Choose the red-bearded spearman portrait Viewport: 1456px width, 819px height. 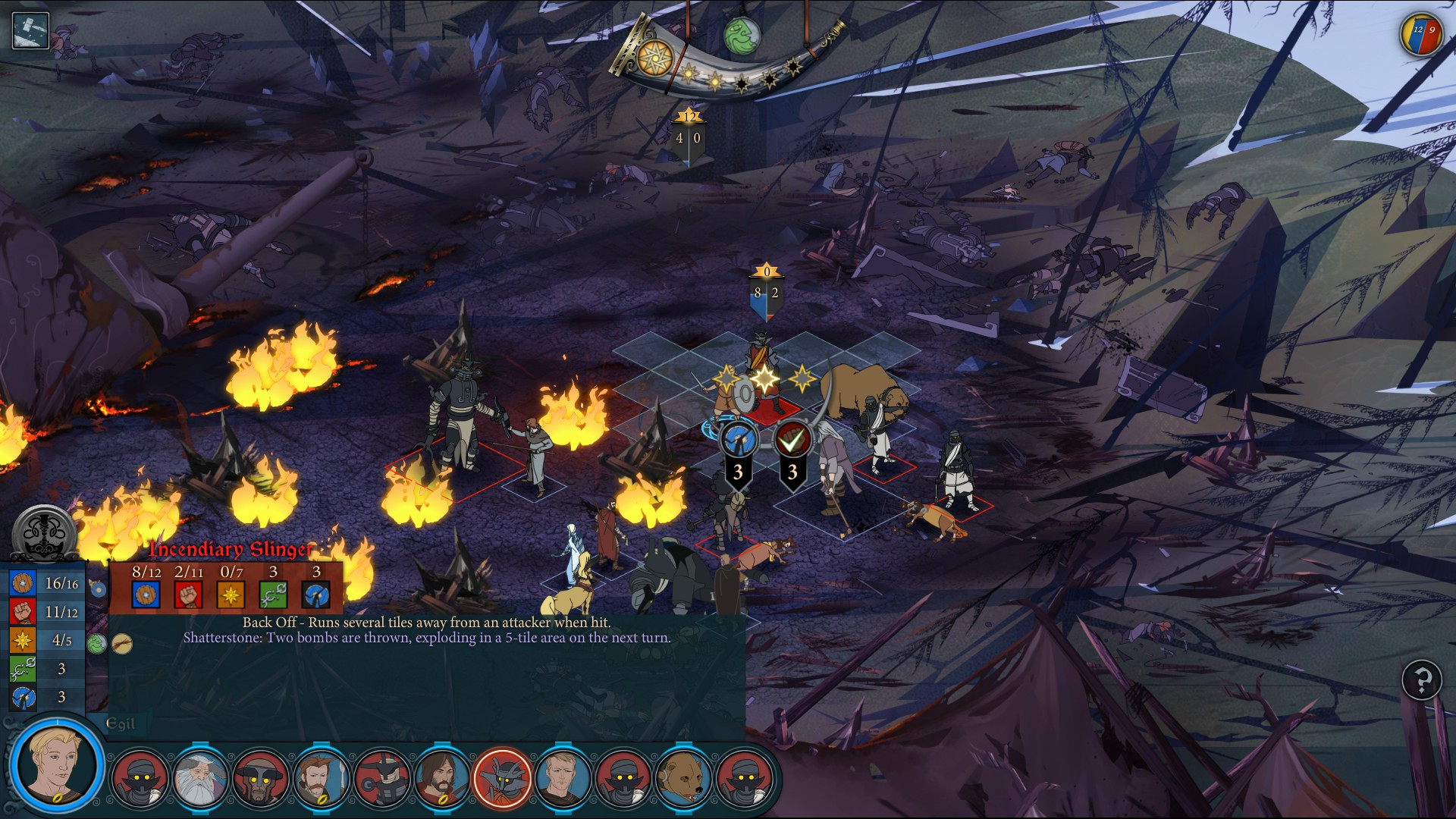[321, 779]
